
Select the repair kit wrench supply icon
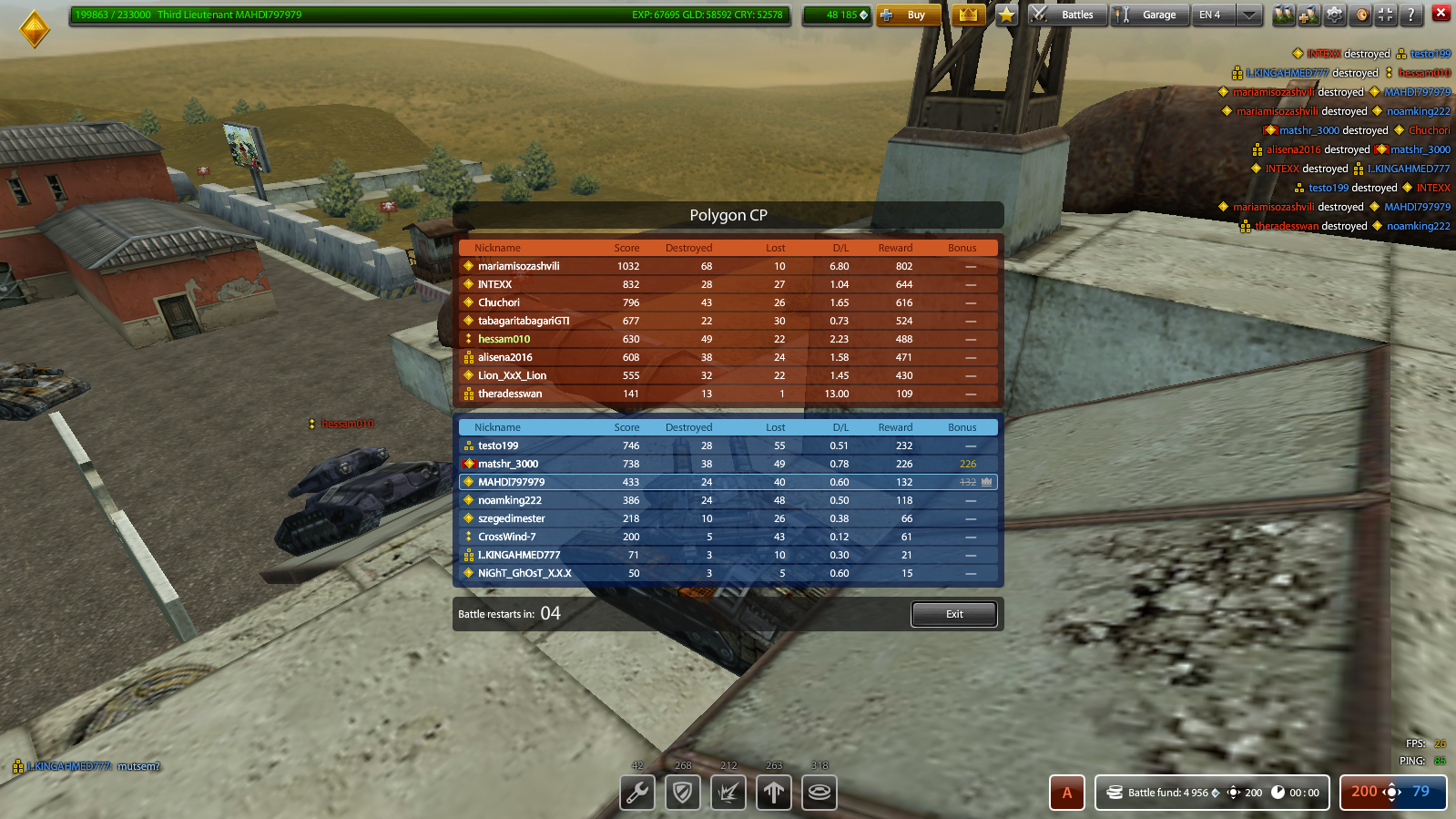click(x=636, y=793)
